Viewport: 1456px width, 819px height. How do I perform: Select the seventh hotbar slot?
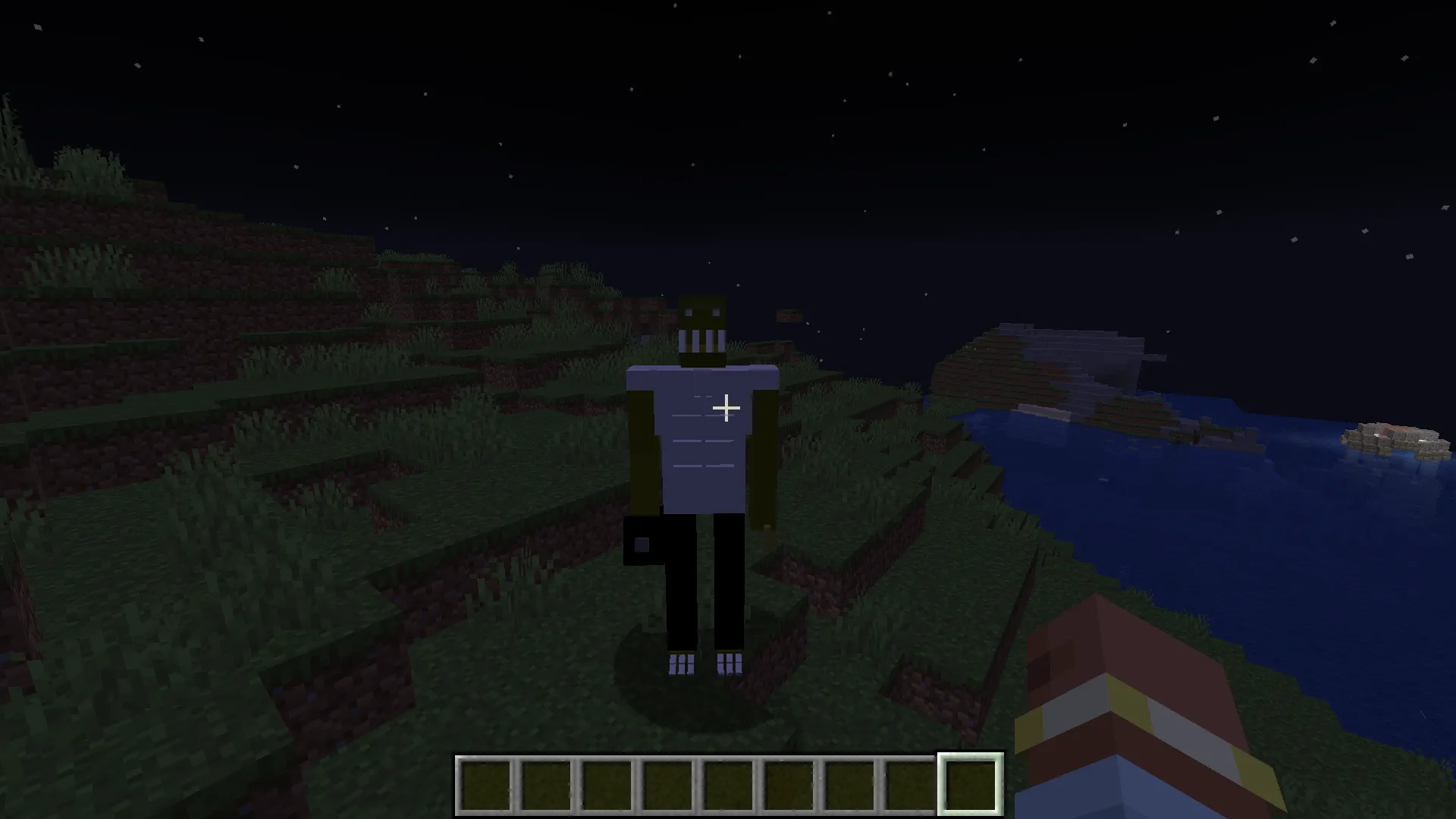click(x=848, y=782)
